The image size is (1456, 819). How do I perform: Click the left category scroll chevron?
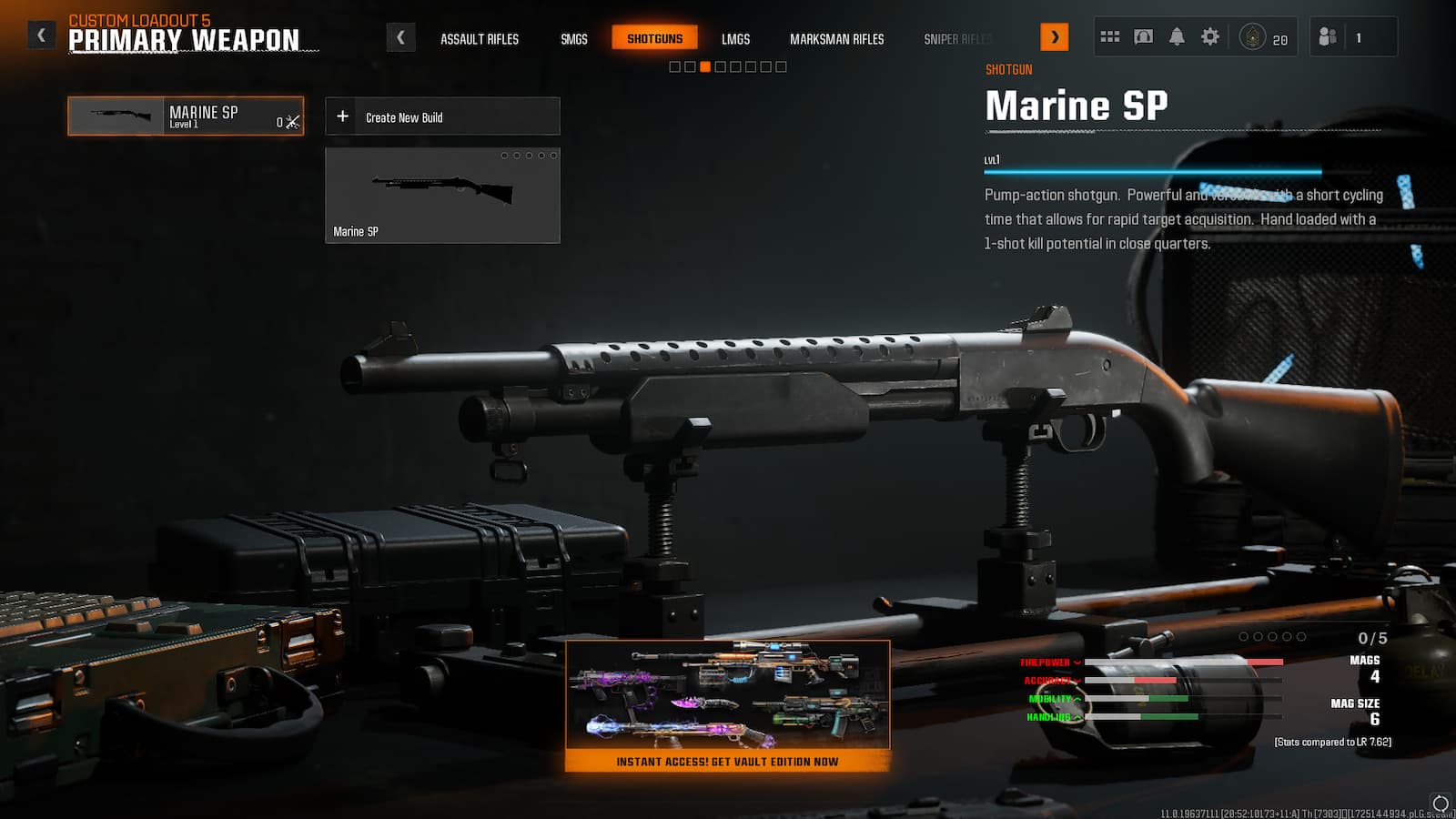point(401,37)
